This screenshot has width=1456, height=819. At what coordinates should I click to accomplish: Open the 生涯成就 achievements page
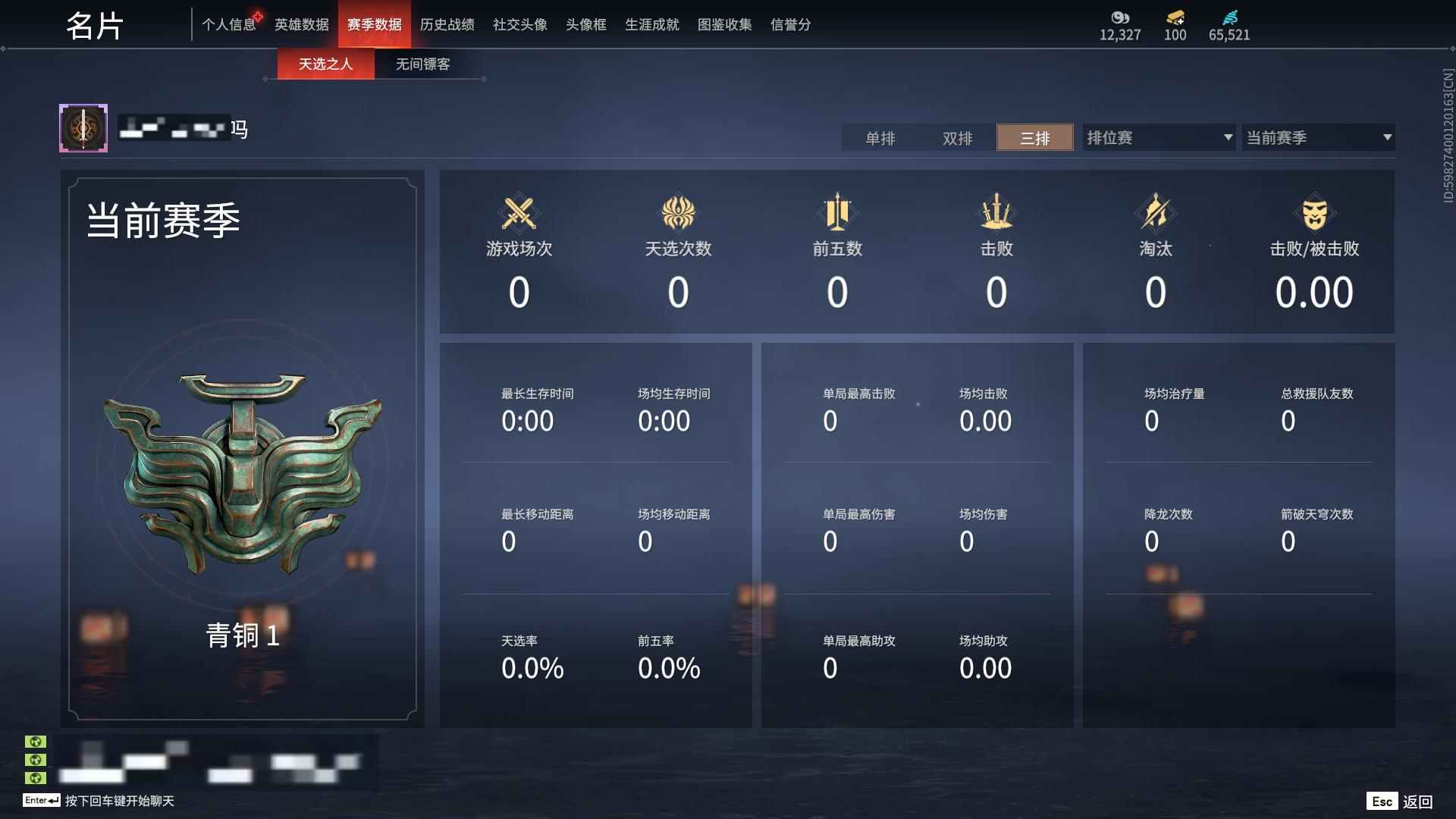tap(651, 24)
